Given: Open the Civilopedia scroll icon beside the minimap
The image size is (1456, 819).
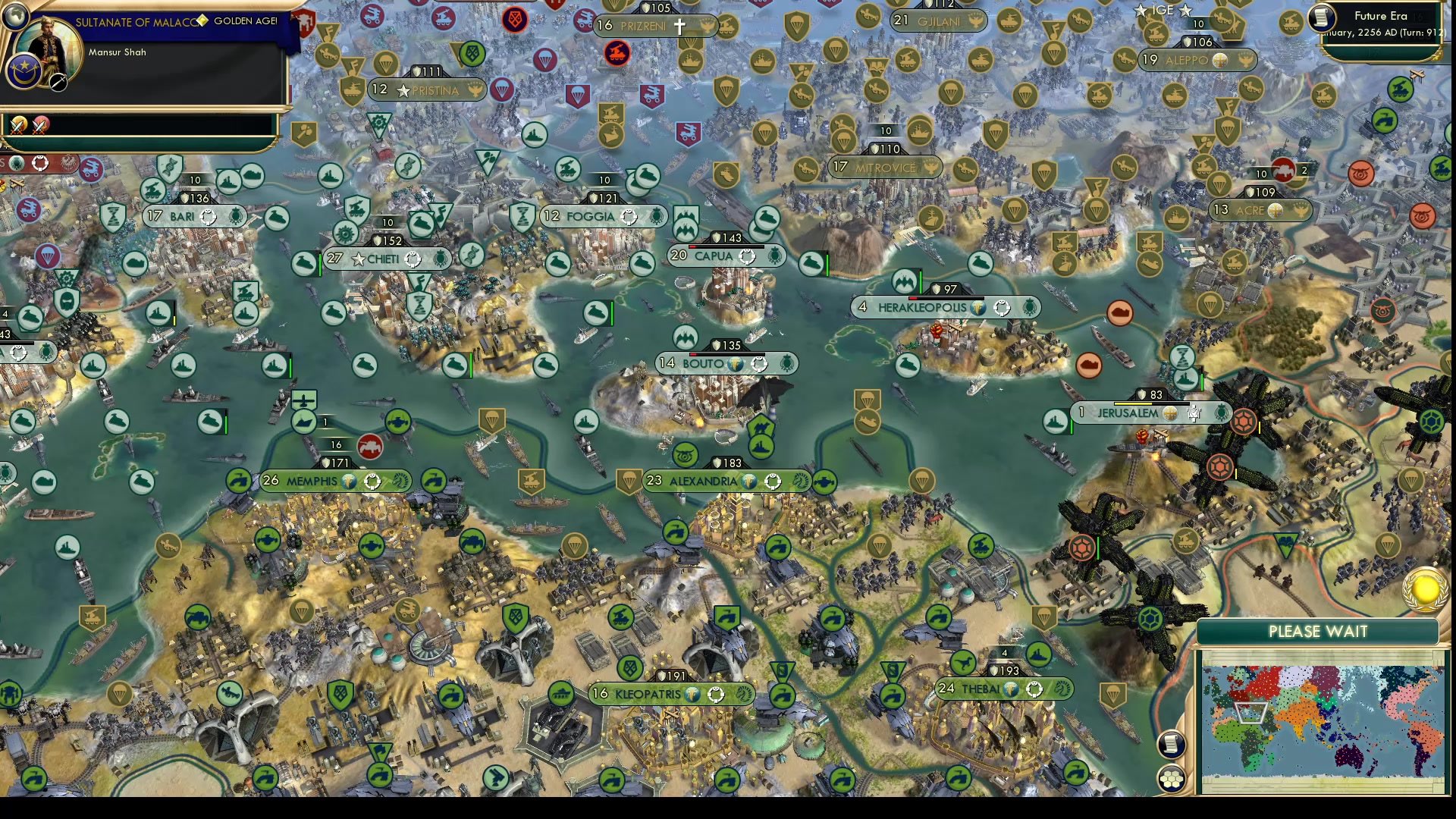Looking at the screenshot, I should [x=1171, y=743].
